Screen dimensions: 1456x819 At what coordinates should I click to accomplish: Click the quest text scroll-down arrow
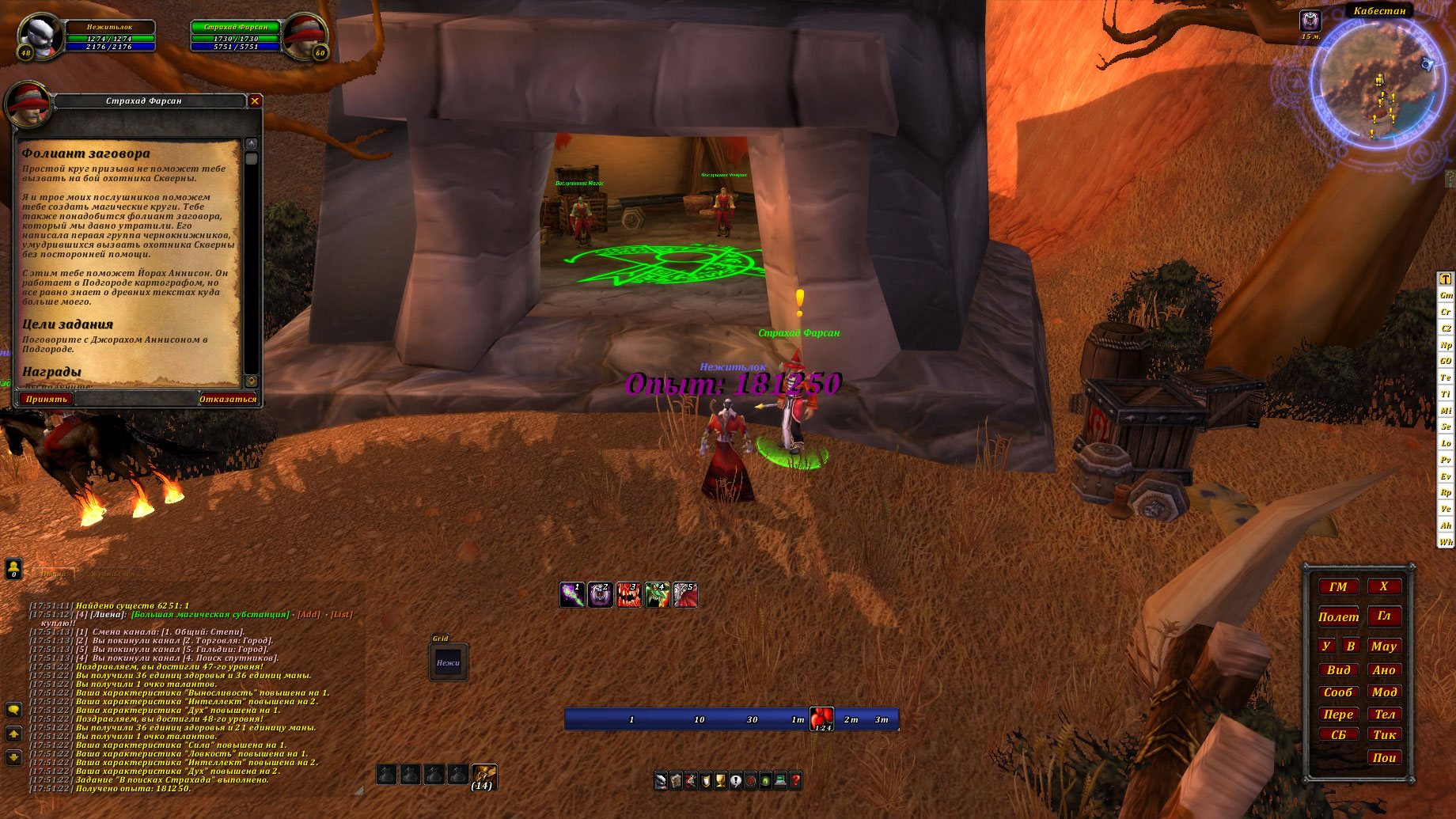[x=251, y=381]
